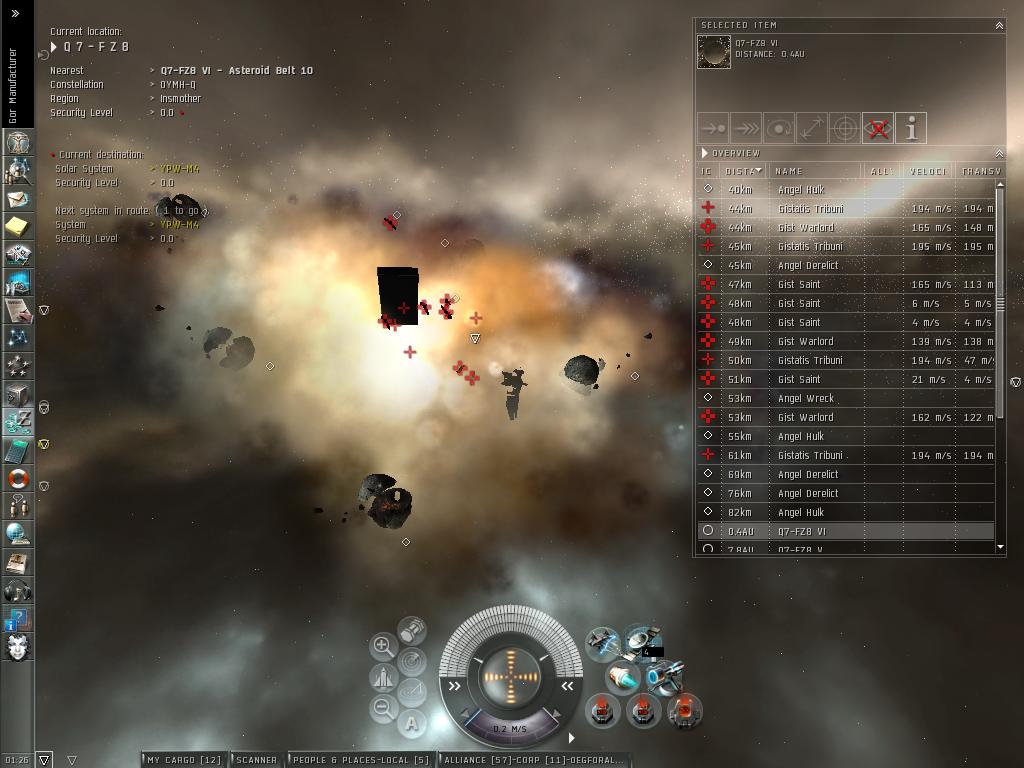Collapse the Overview panel with its chevron
1024x768 pixels.
tap(998, 153)
